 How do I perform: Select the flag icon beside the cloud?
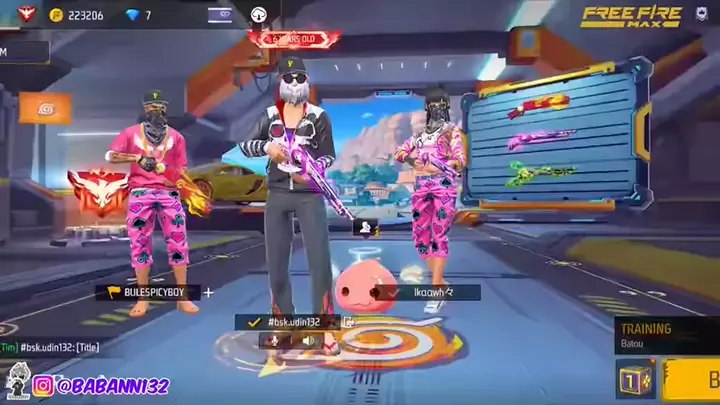220,15
